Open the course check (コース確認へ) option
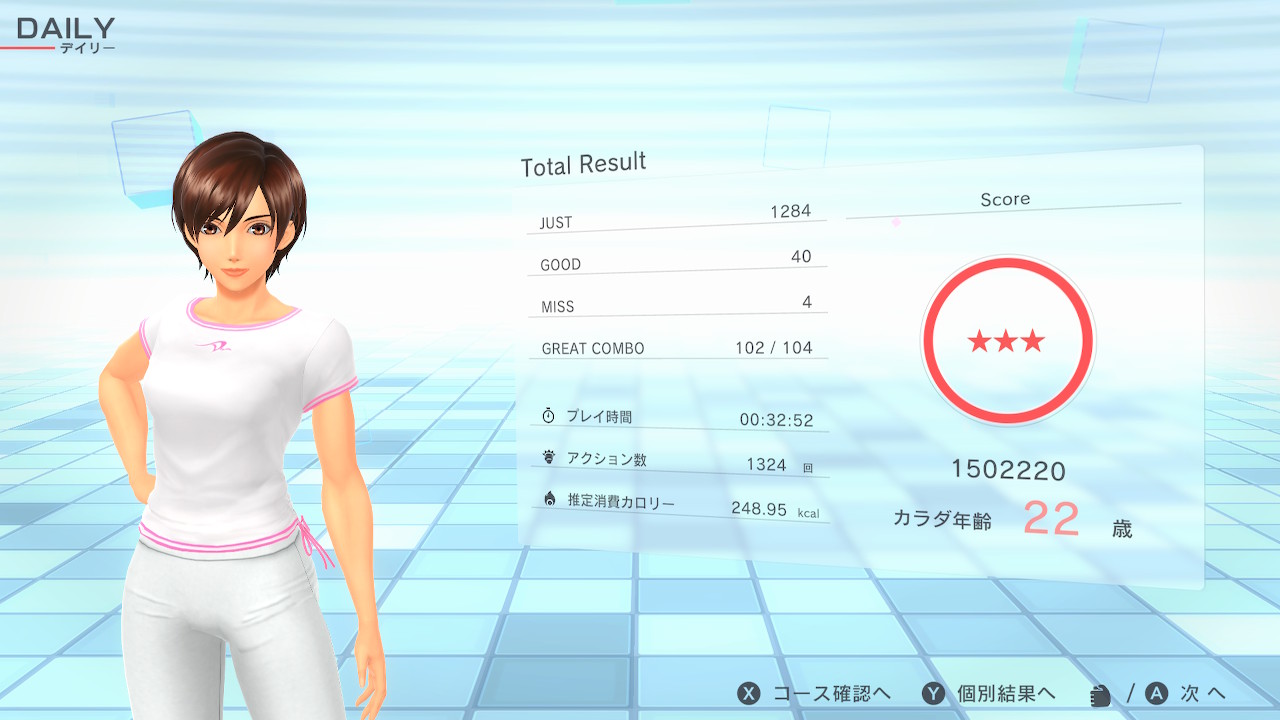The width and height of the screenshot is (1280, 720). pos(814,694)
